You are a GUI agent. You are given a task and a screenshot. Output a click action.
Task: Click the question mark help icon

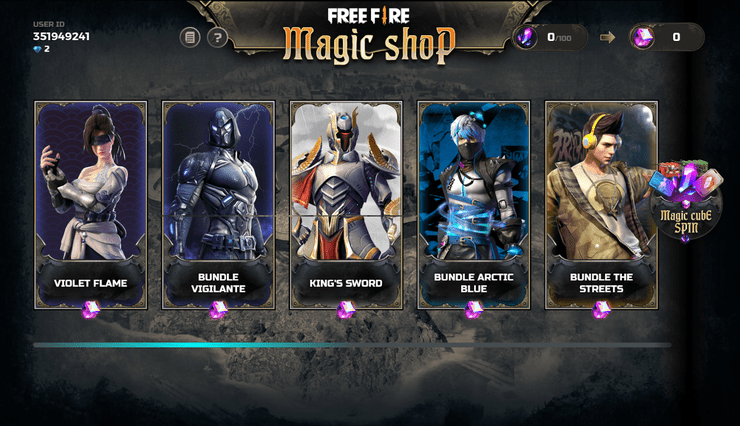pos(217,38)
